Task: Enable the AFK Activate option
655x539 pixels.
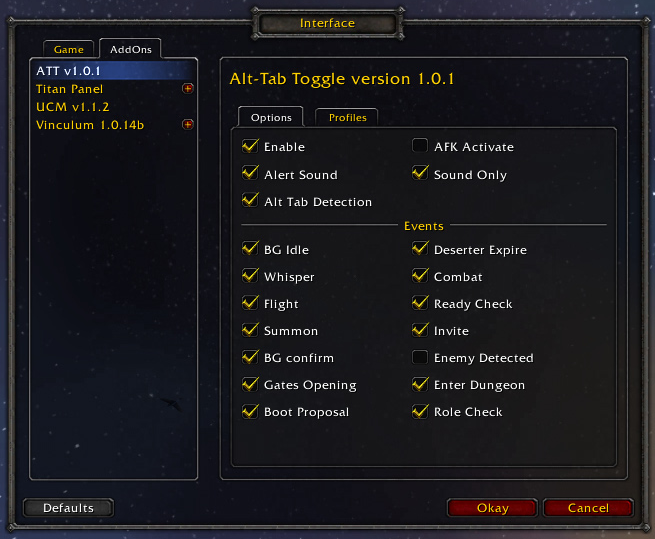Action: point(420,147)
